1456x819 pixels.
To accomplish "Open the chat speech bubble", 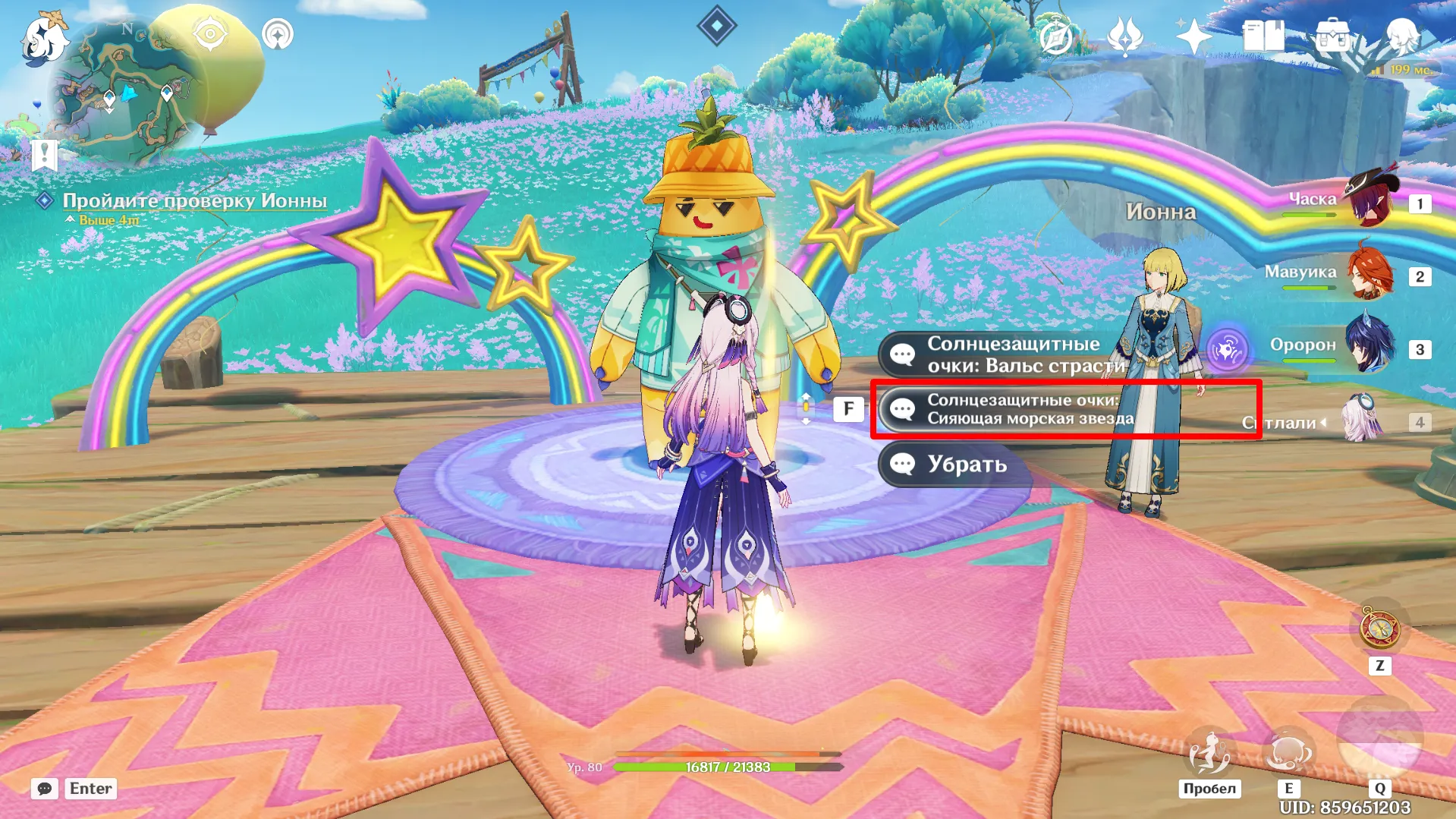I will click(x=45, y=789).
